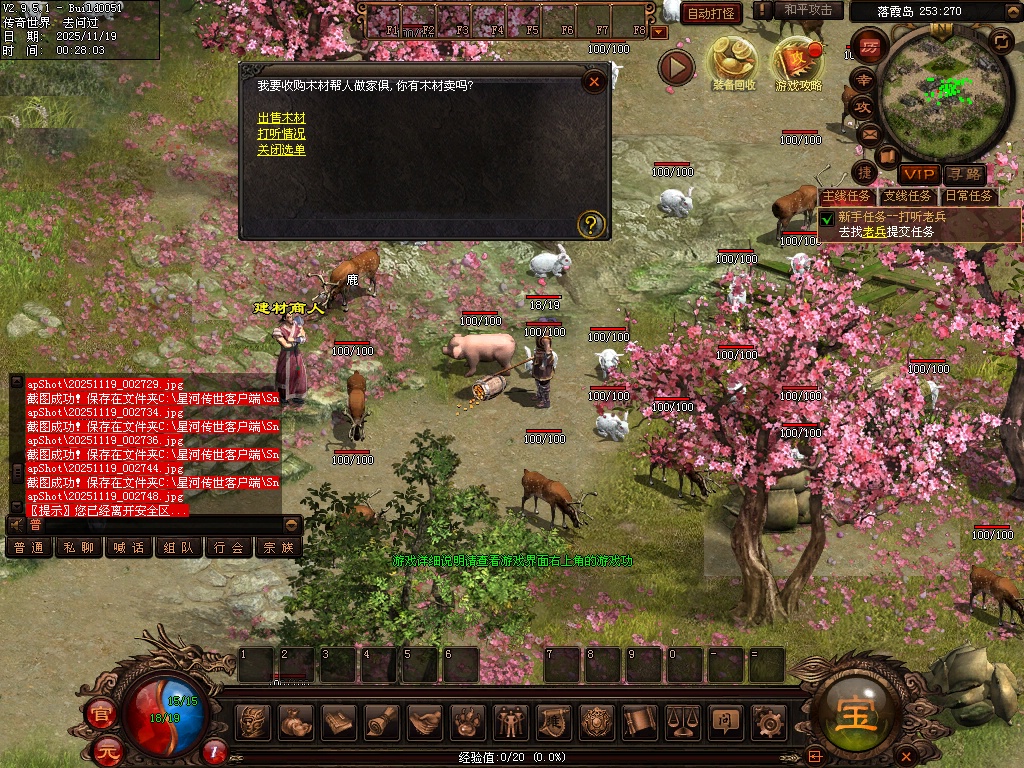
Task: Click the 老兵 quest link
Action: 875,231
